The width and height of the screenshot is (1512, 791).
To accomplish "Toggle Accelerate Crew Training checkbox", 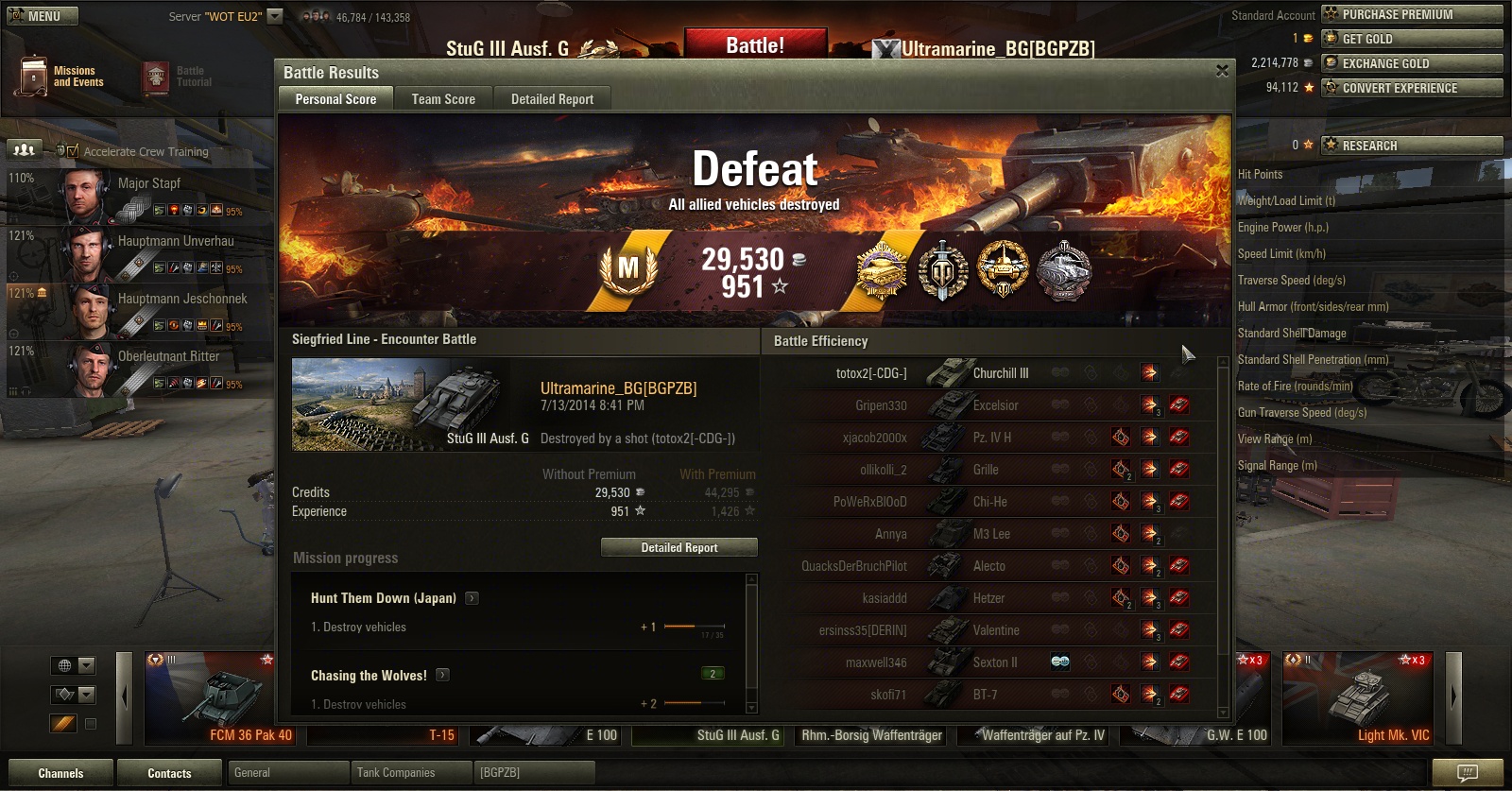I will point(73,151).
